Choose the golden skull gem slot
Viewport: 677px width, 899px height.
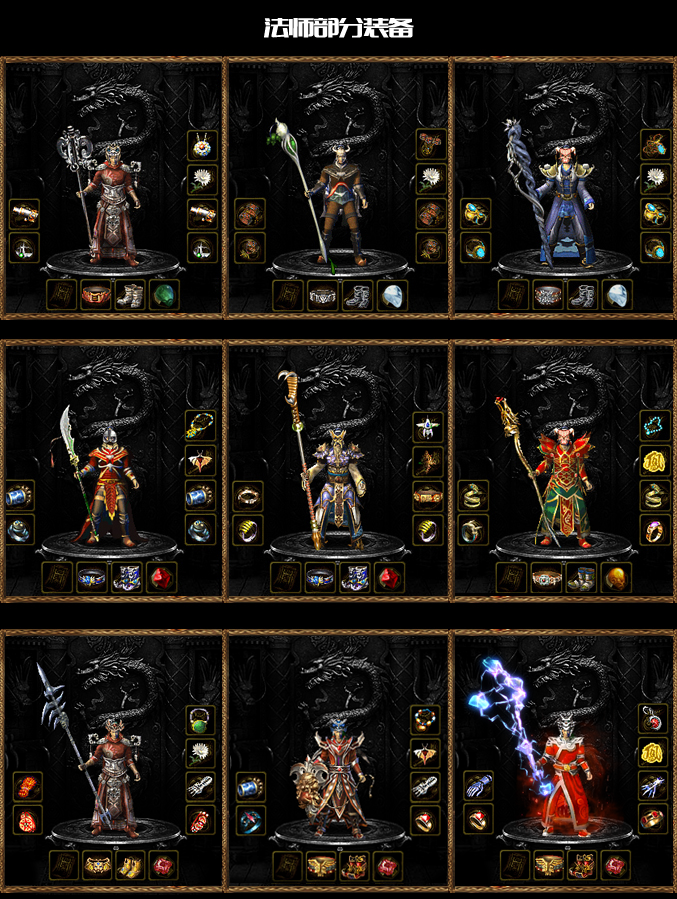(x=612, y=578)
